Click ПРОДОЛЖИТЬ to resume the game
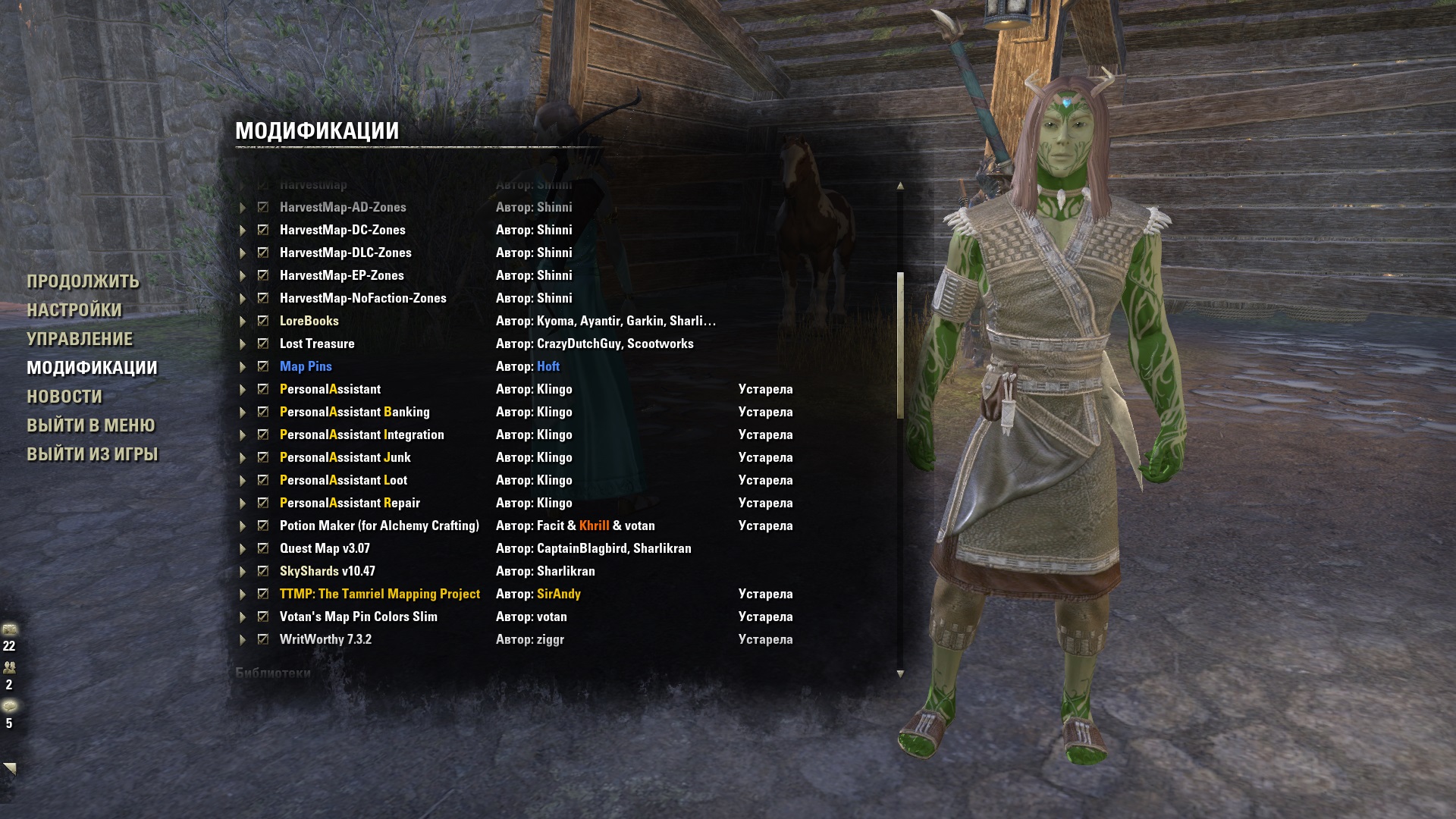This screenshot has width=1456, height=819. tap(83, 281)
